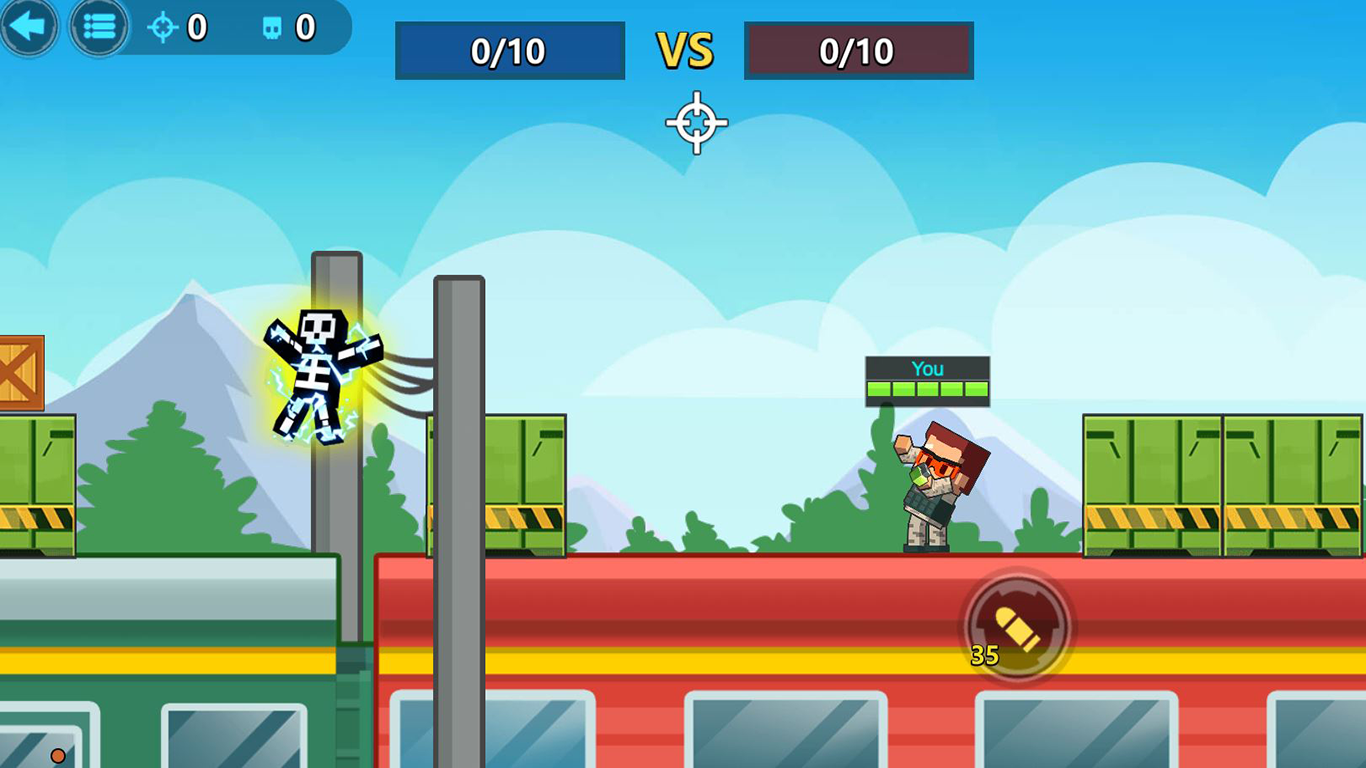The height and width of the screenshot is (768, 1366).
Task: Select the blue 0/10 team score banner
Action: pyautogui.click(x=509, y=51)
